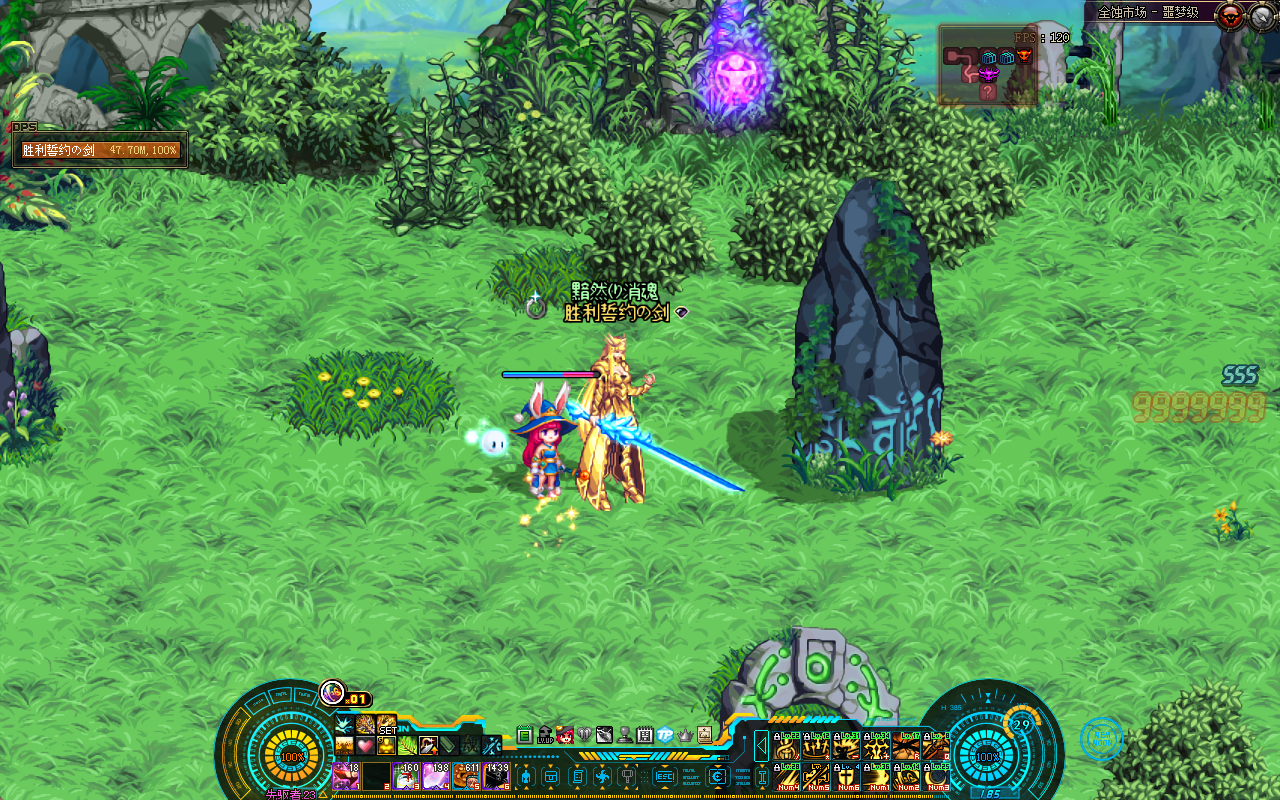Use the snowman item with count 160
1280x800 pixels.
[406, 776]
